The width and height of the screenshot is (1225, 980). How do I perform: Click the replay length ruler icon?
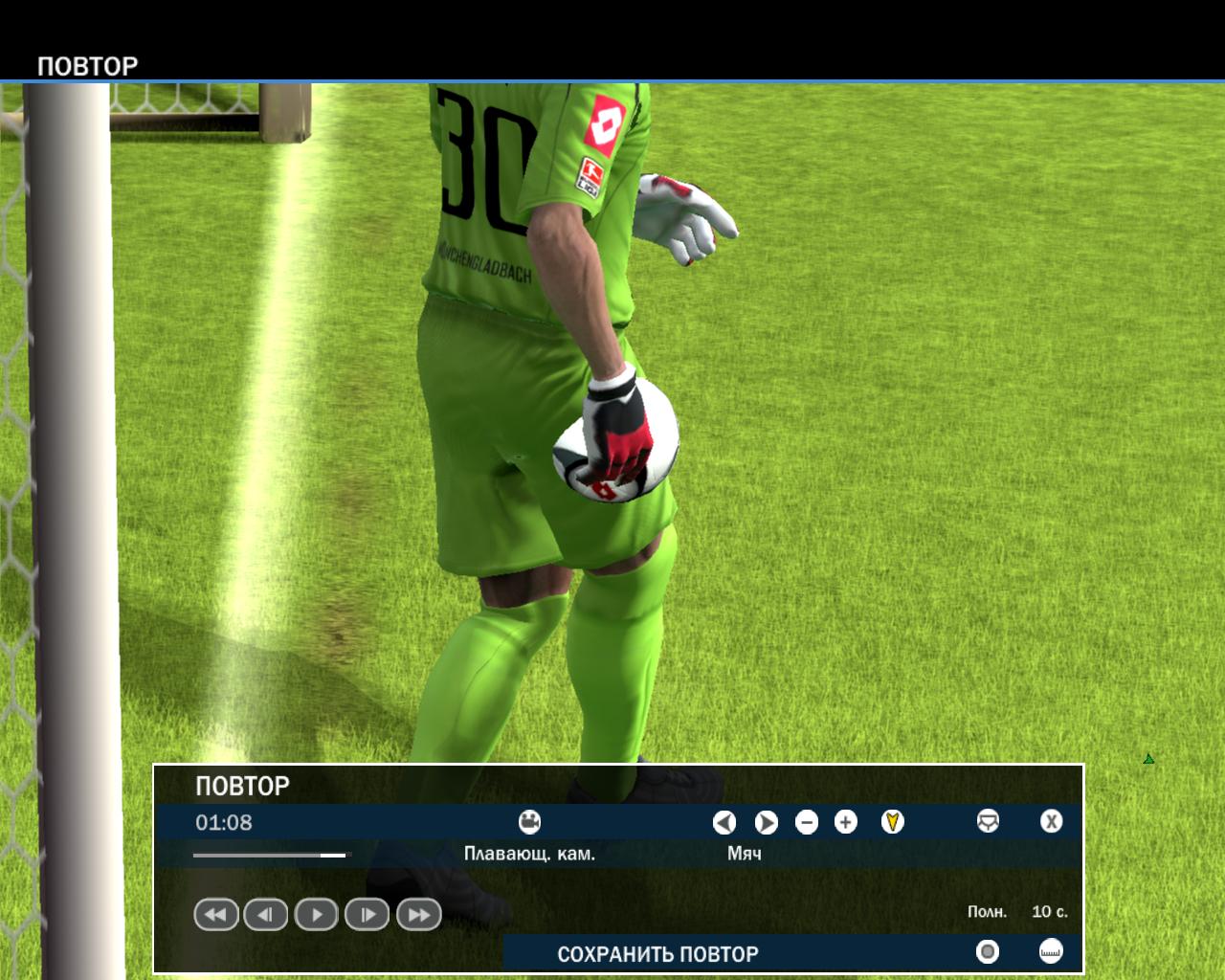coord(1051,951)
